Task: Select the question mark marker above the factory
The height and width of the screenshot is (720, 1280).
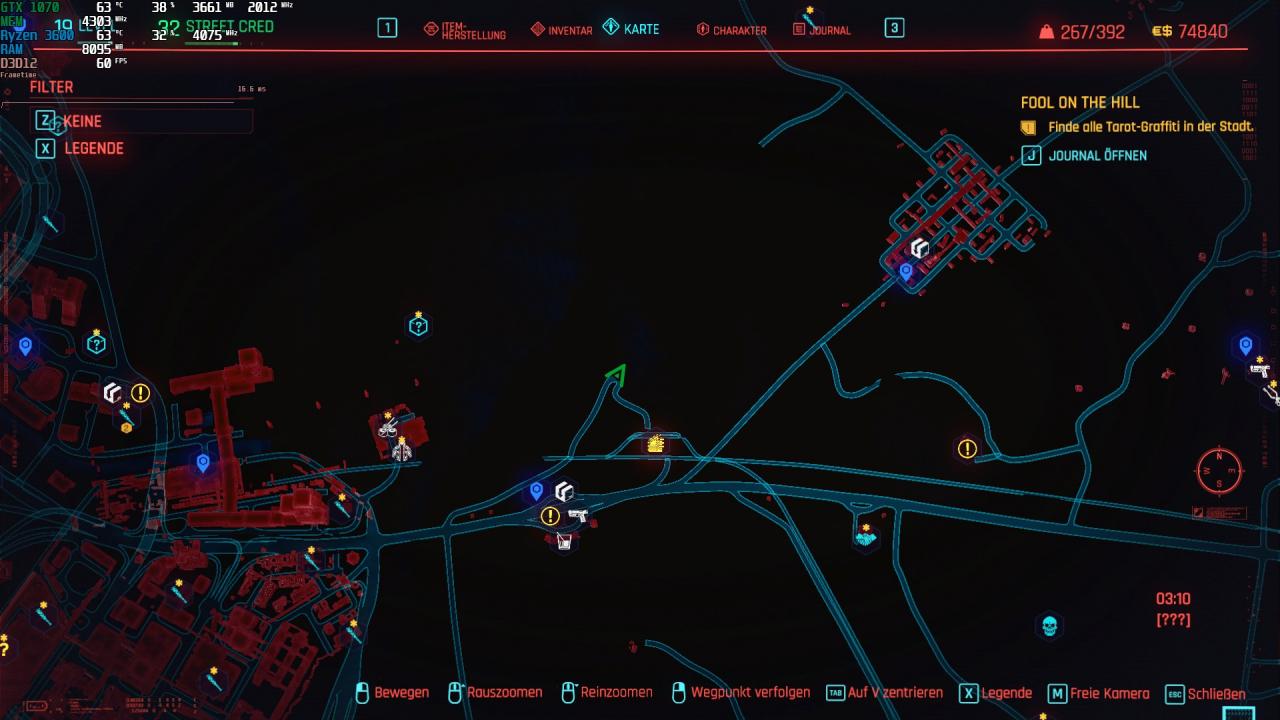Action: [418, 325]
